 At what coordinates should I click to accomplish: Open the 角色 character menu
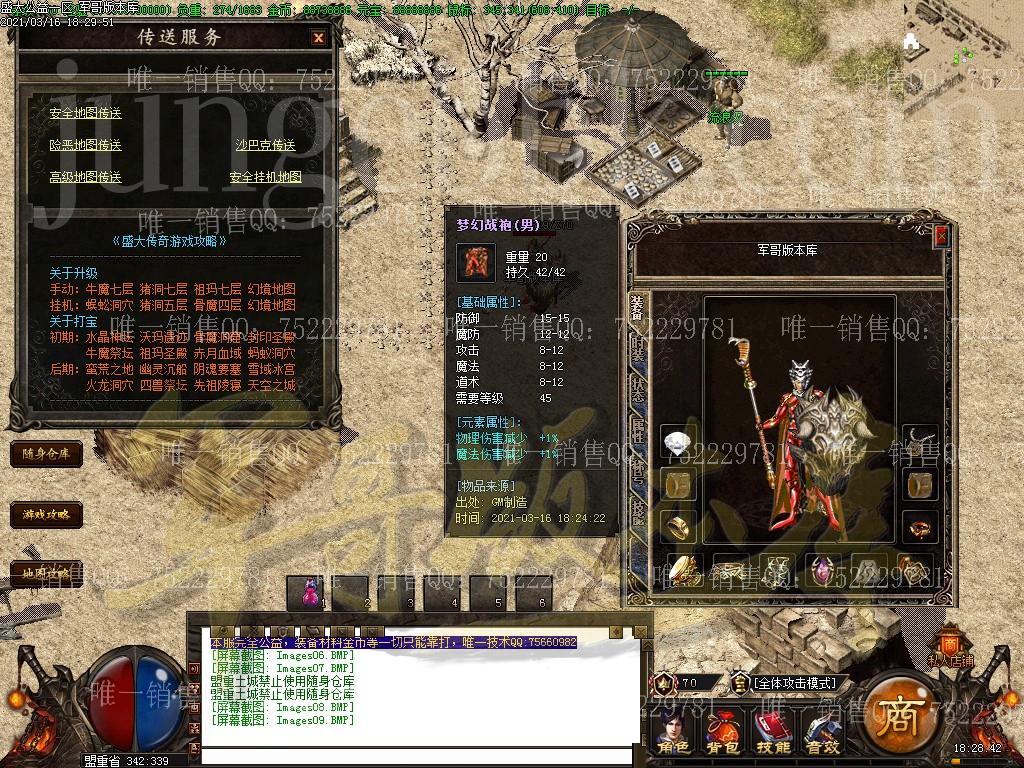coord(674,732)
